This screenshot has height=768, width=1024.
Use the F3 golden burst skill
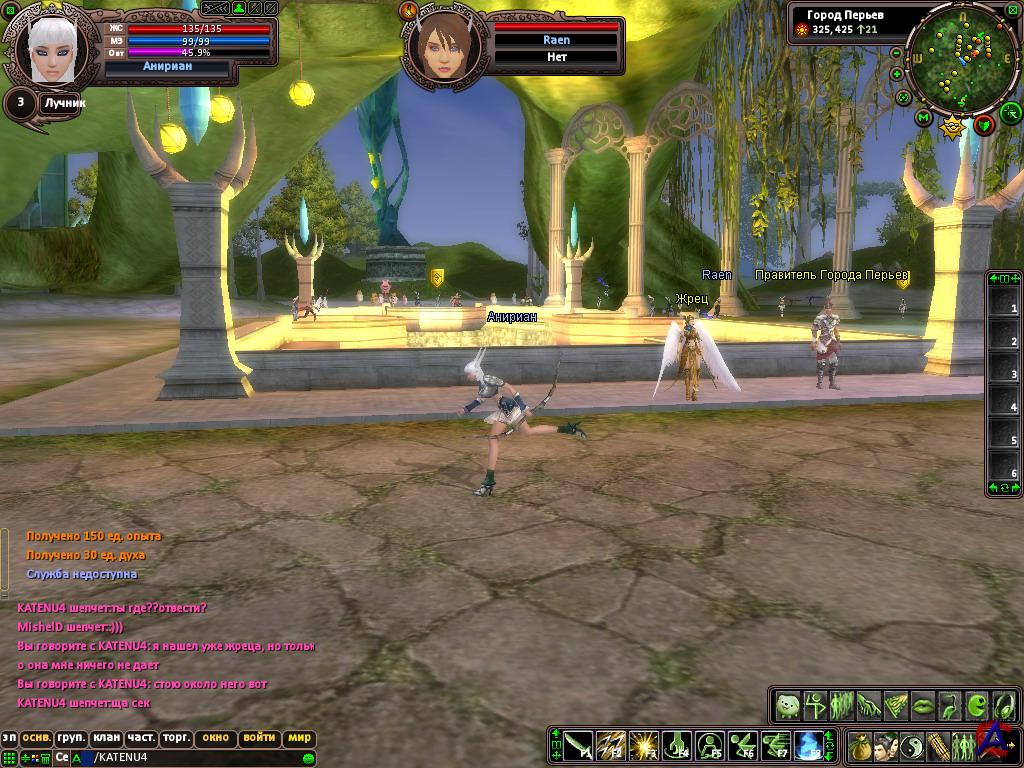click(644, 745)
